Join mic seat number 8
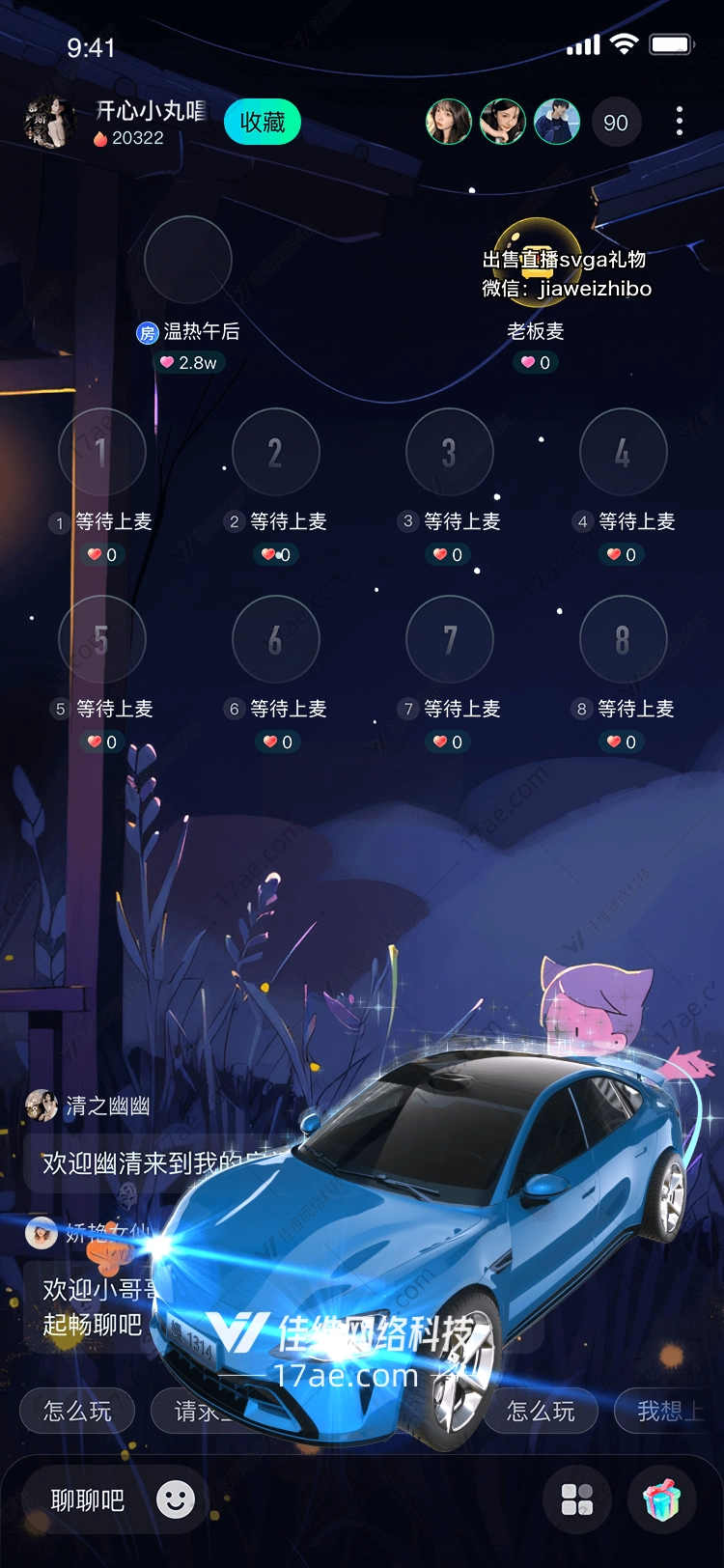724x1568 pixels. coord(624,639)
